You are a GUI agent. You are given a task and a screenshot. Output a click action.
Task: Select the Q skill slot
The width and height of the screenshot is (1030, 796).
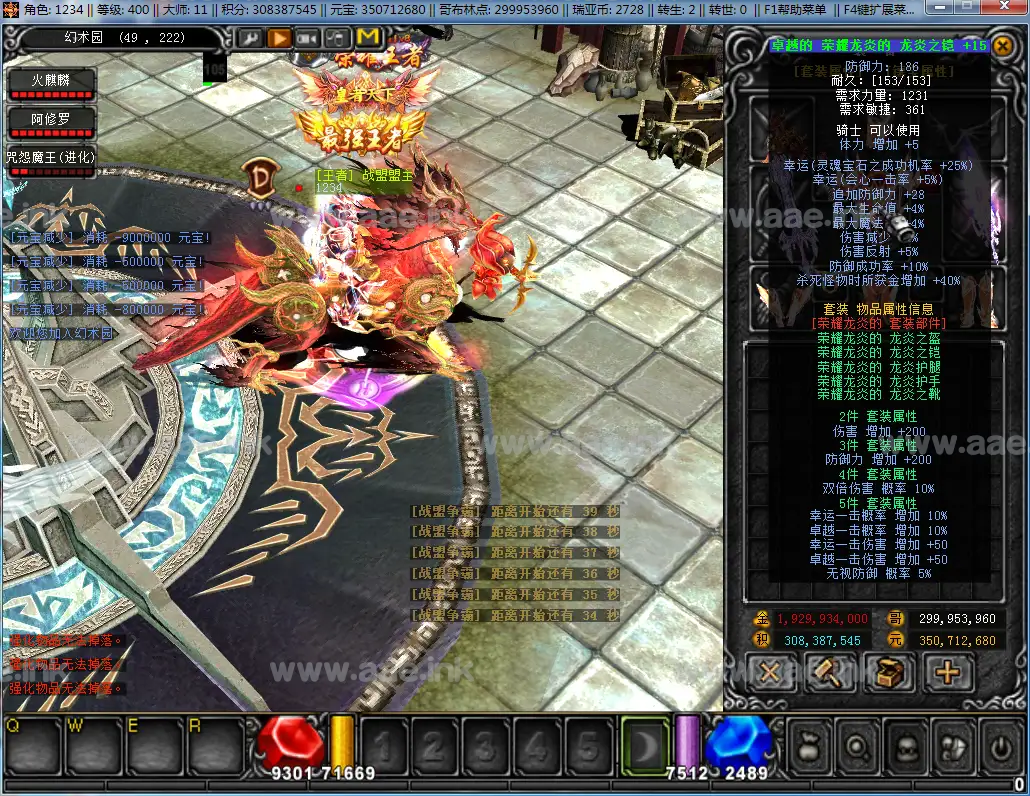[x=34, y=746]
